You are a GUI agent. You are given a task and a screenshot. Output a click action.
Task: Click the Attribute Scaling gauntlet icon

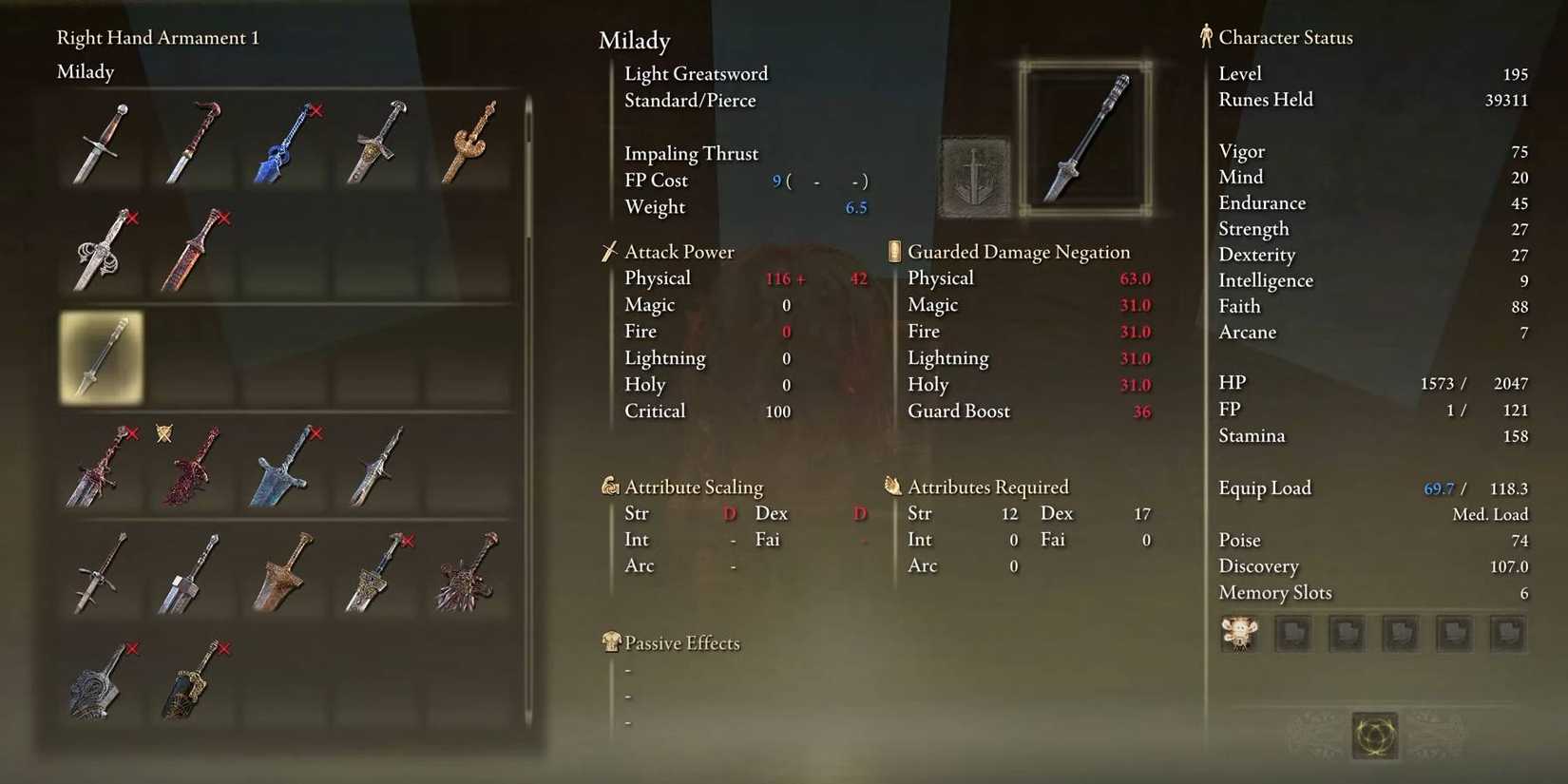click(609, 486)
